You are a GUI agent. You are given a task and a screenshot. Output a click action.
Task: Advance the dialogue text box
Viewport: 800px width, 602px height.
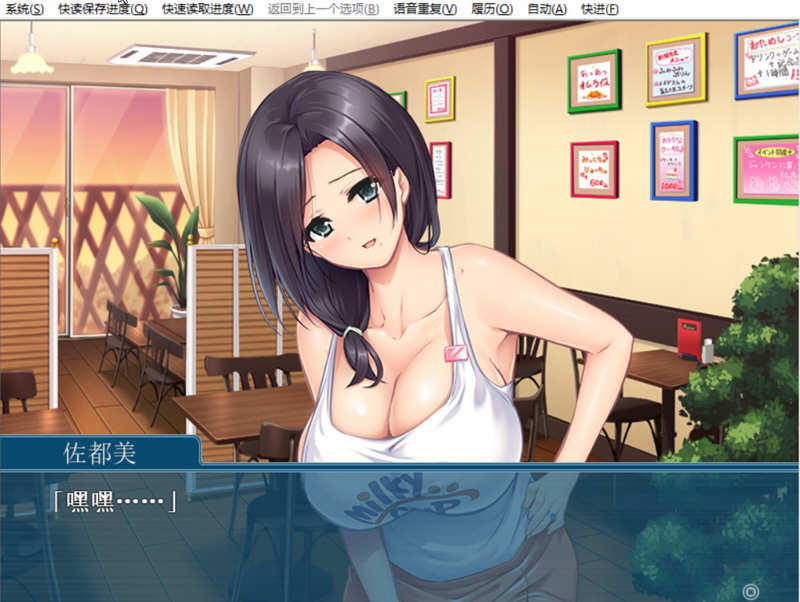point(400,530)
